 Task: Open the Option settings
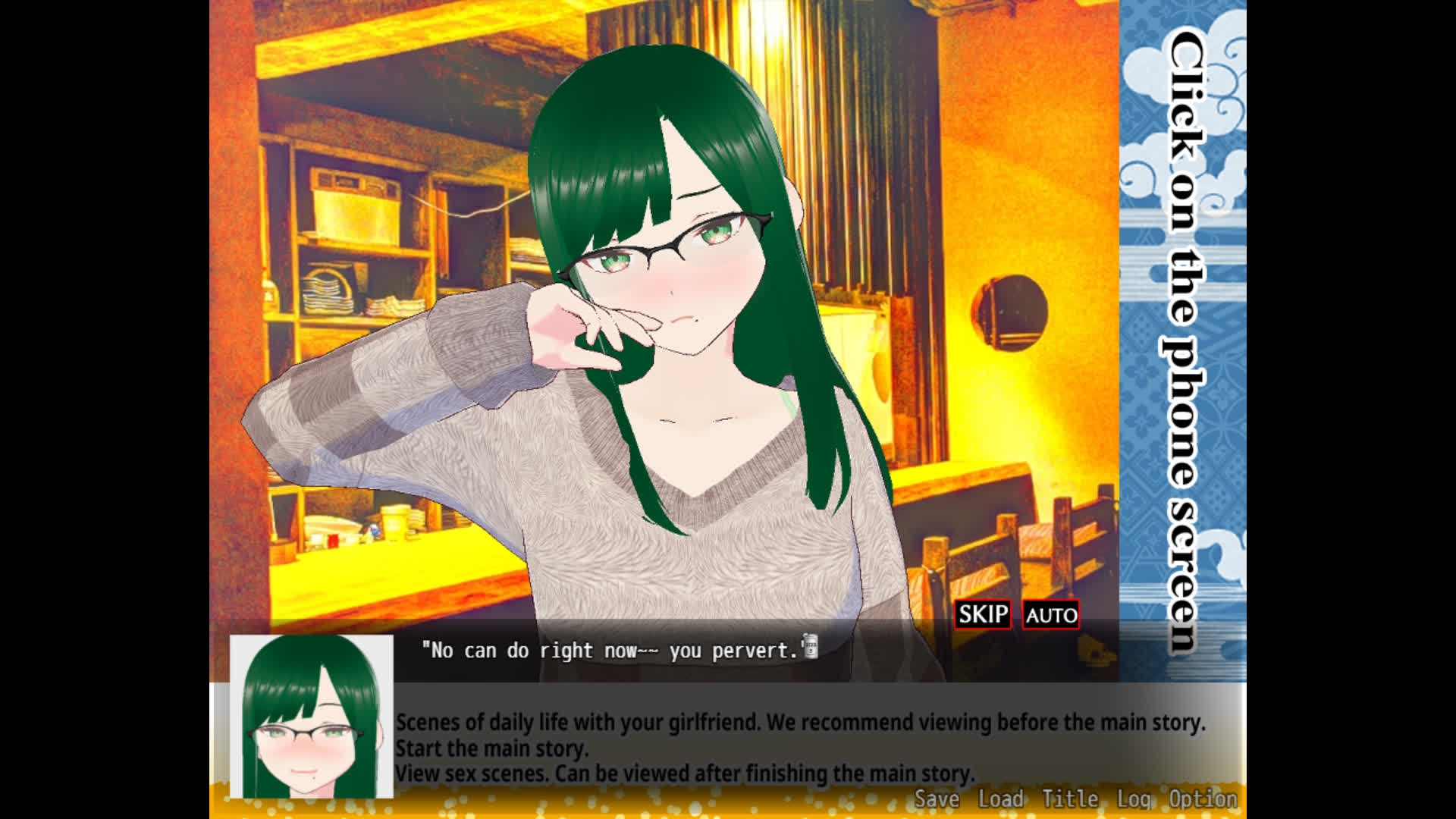click(x=1202, y=799)
